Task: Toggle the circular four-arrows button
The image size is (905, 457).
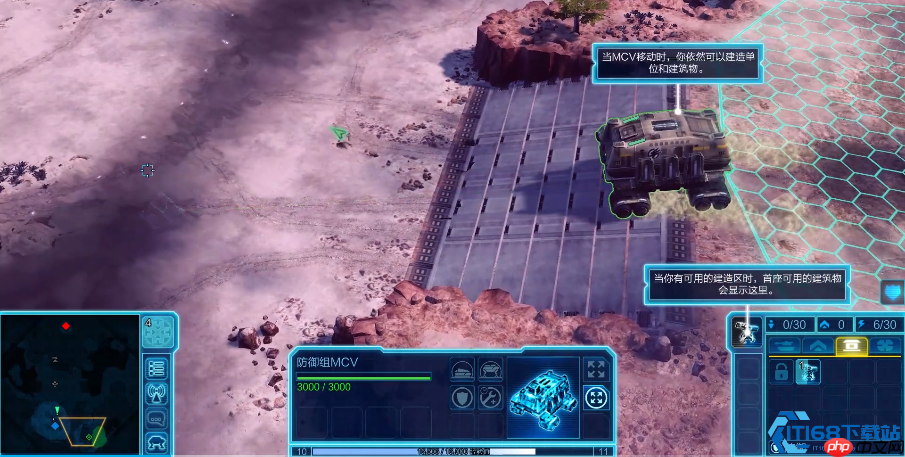Action: point(596,398)
